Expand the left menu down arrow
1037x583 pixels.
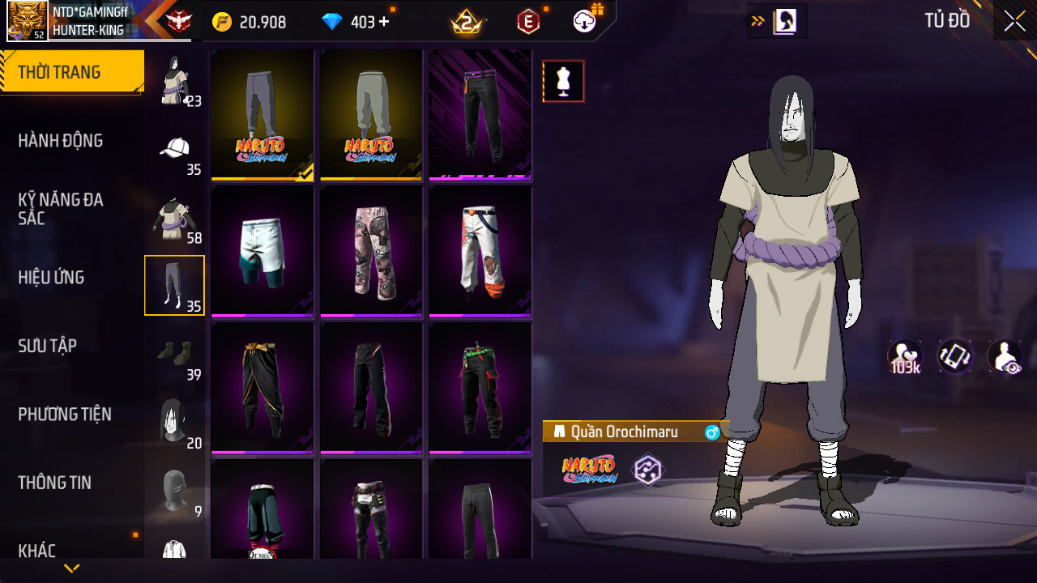coord(71,568)
